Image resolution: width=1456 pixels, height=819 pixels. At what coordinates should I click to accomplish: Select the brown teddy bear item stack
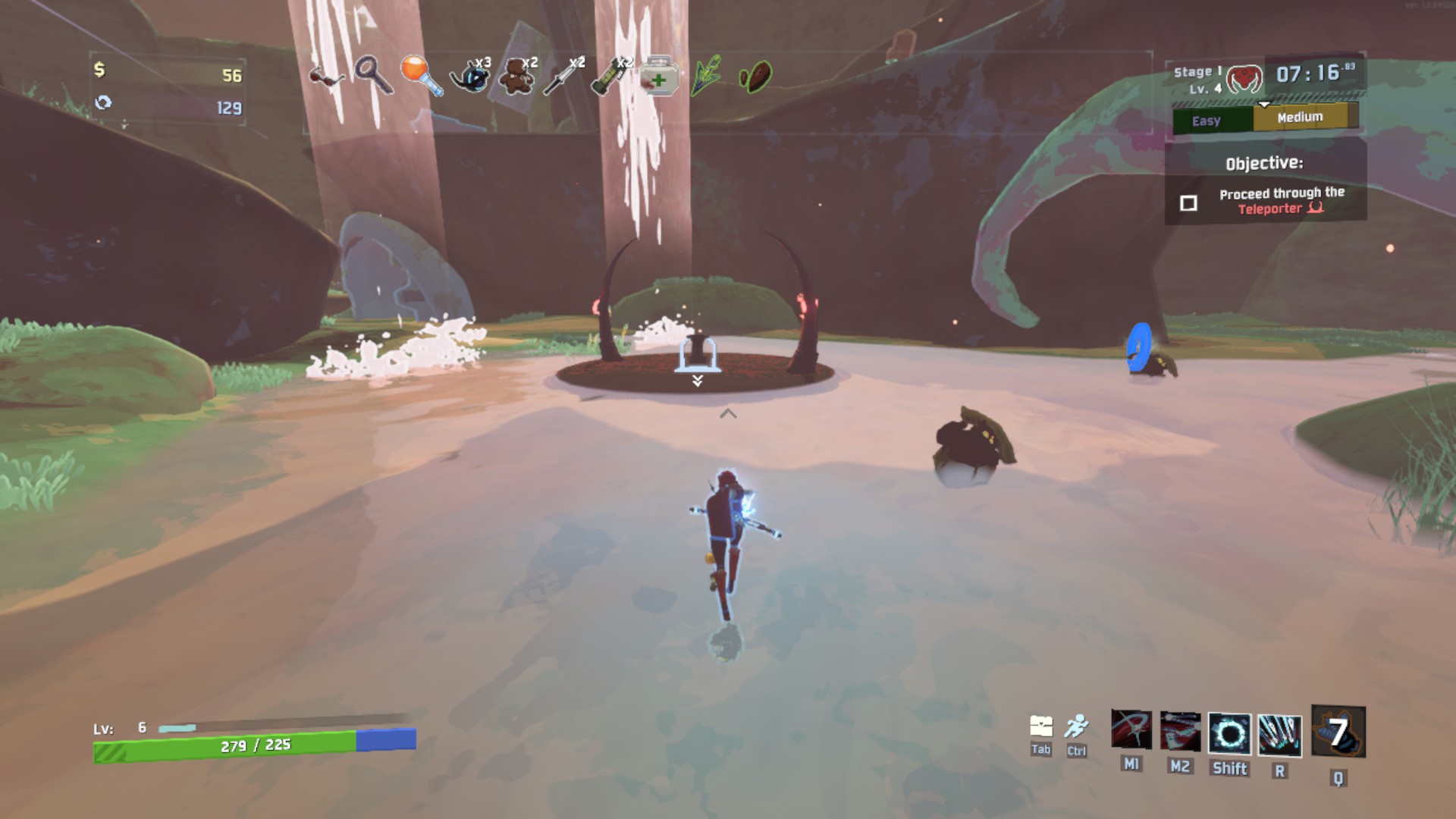pyautogui.click(x=517, y=75)
